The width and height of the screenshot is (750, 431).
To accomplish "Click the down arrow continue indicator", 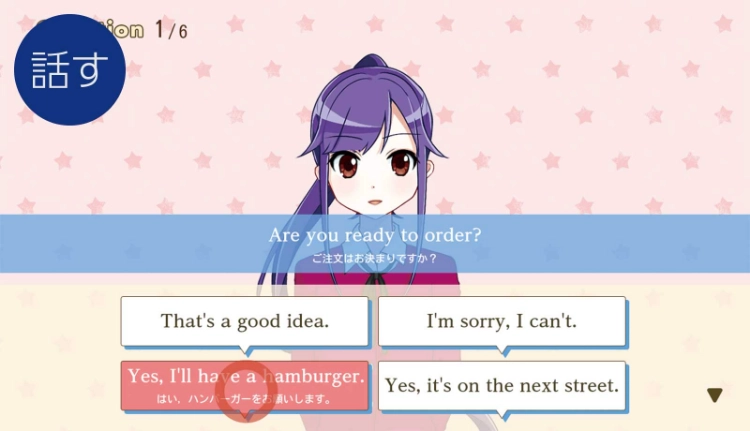I will tap(714, 395).
